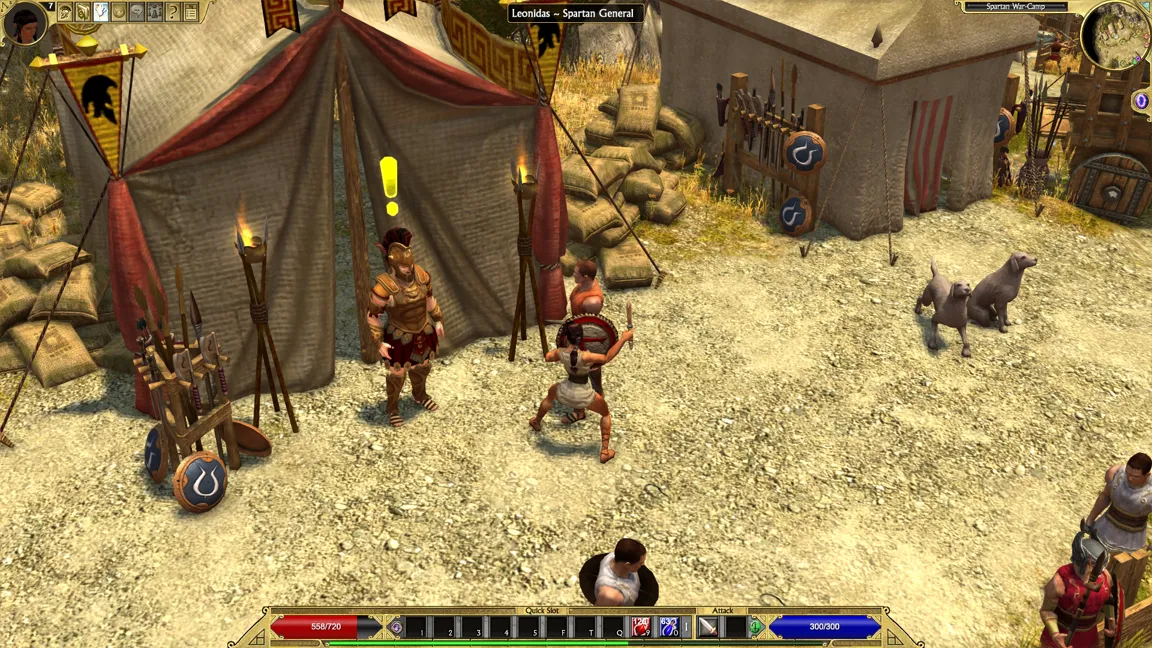Open the character sheet helmet icon

pyautogui.click(x=65, y=12)
